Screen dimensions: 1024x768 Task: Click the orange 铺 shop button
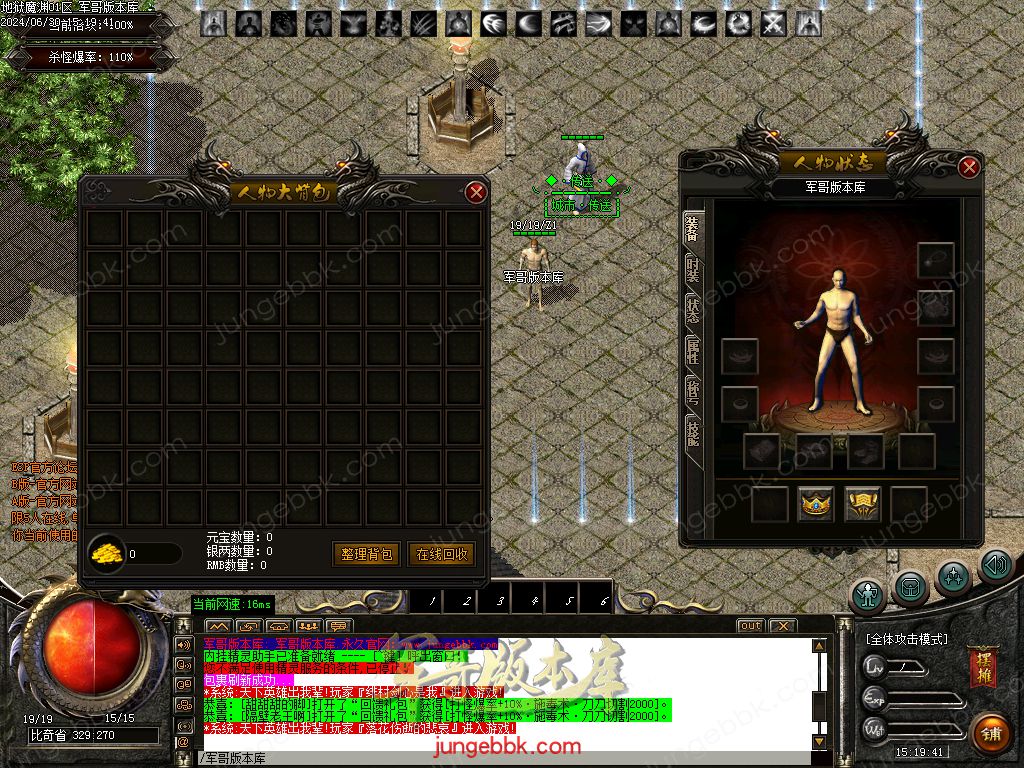[x=992, y=733]
